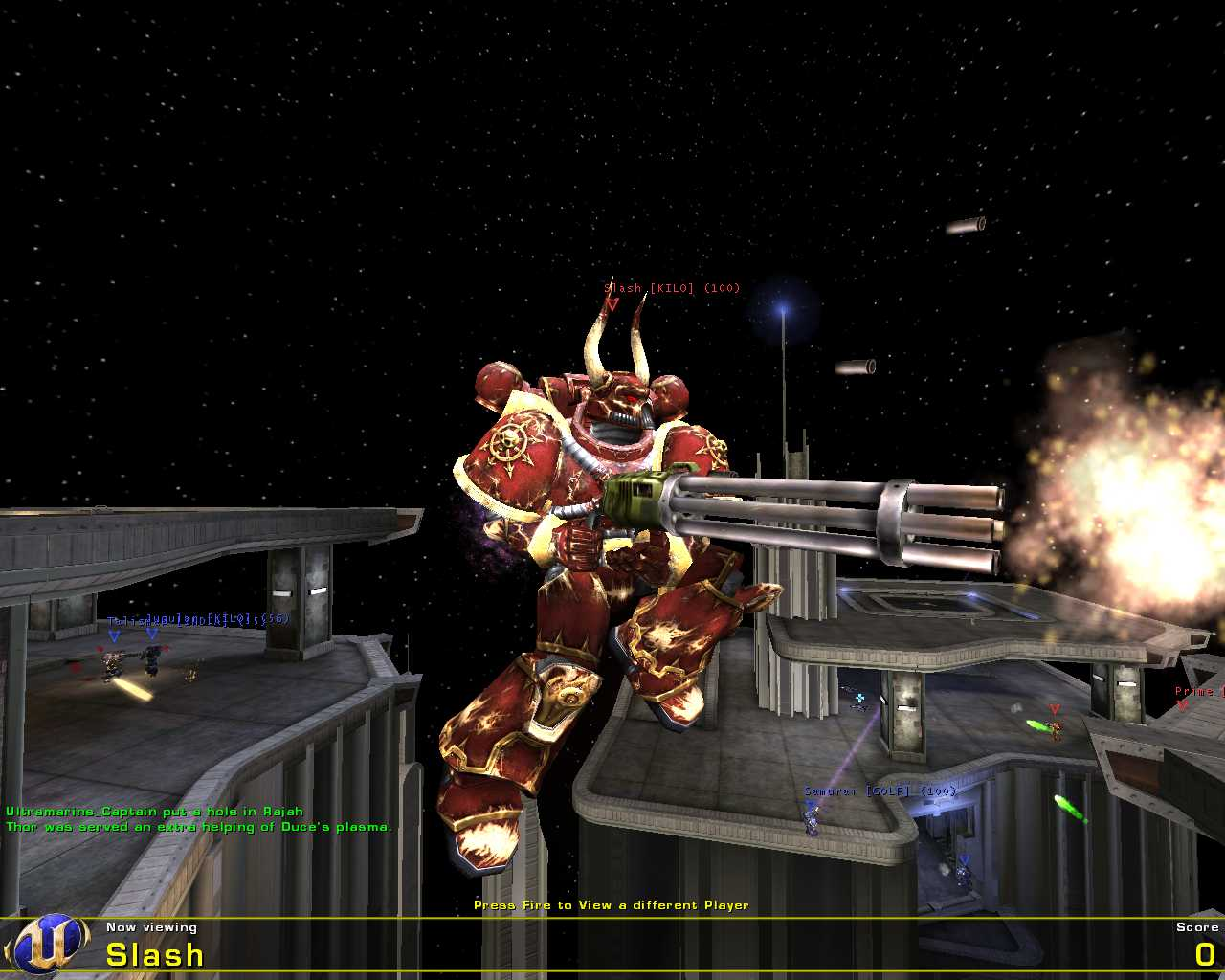Toggle the red chevron marker above Slash
Image resolution: width=1225 pixels, height=980 pixels.
point(612,303)
